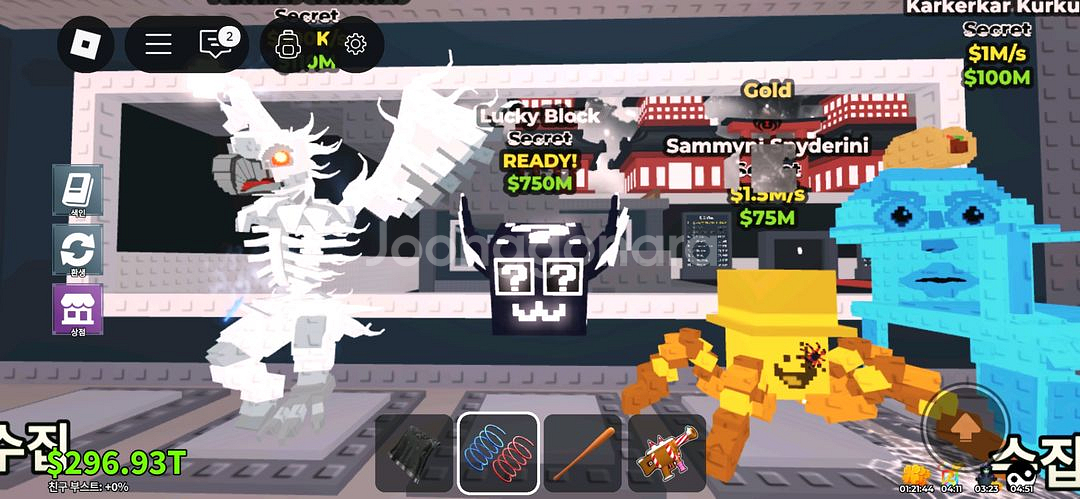
Task: Open the index book button
Action: tap(77, 191)
